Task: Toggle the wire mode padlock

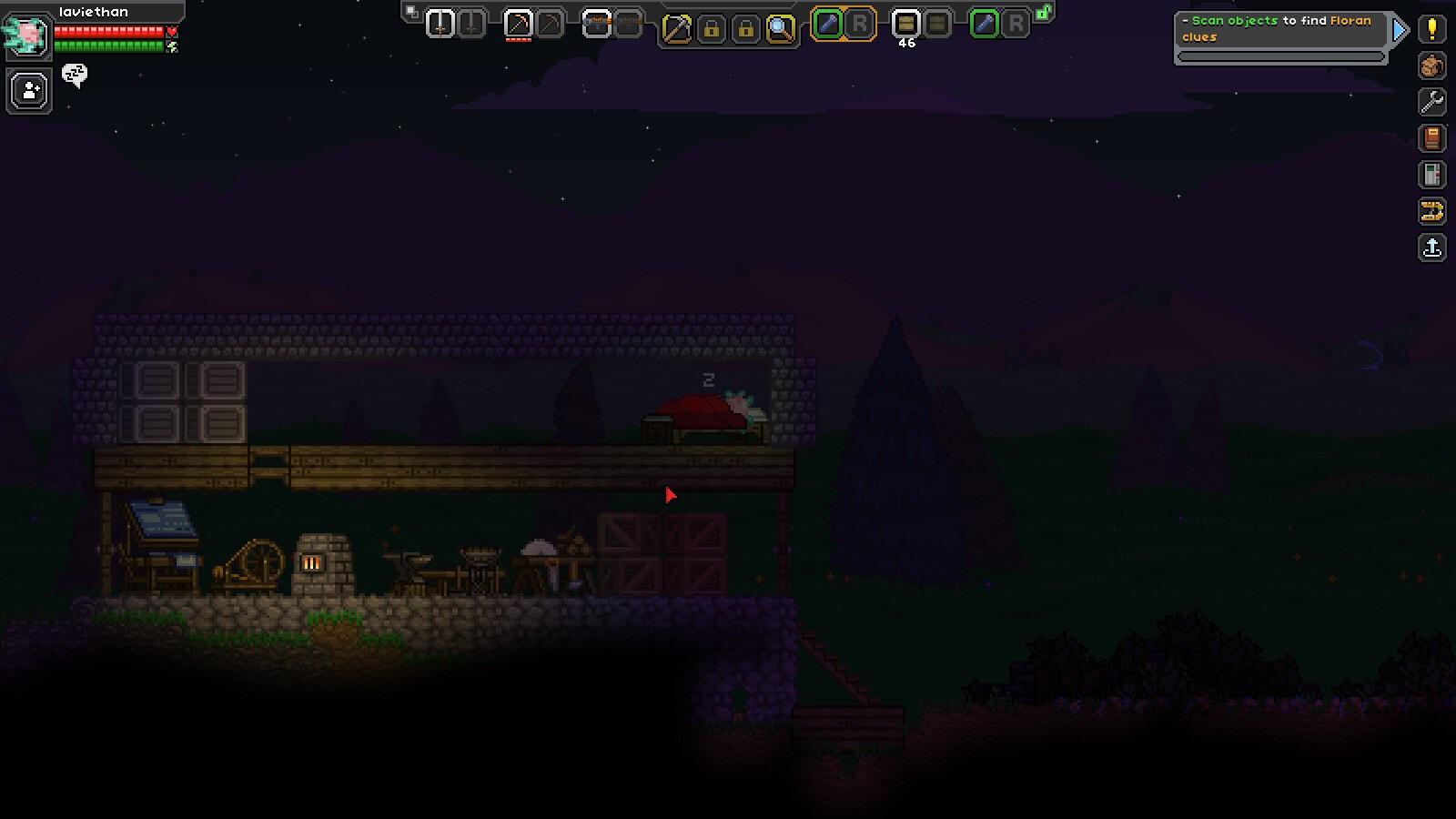Action: coord(711,29)
